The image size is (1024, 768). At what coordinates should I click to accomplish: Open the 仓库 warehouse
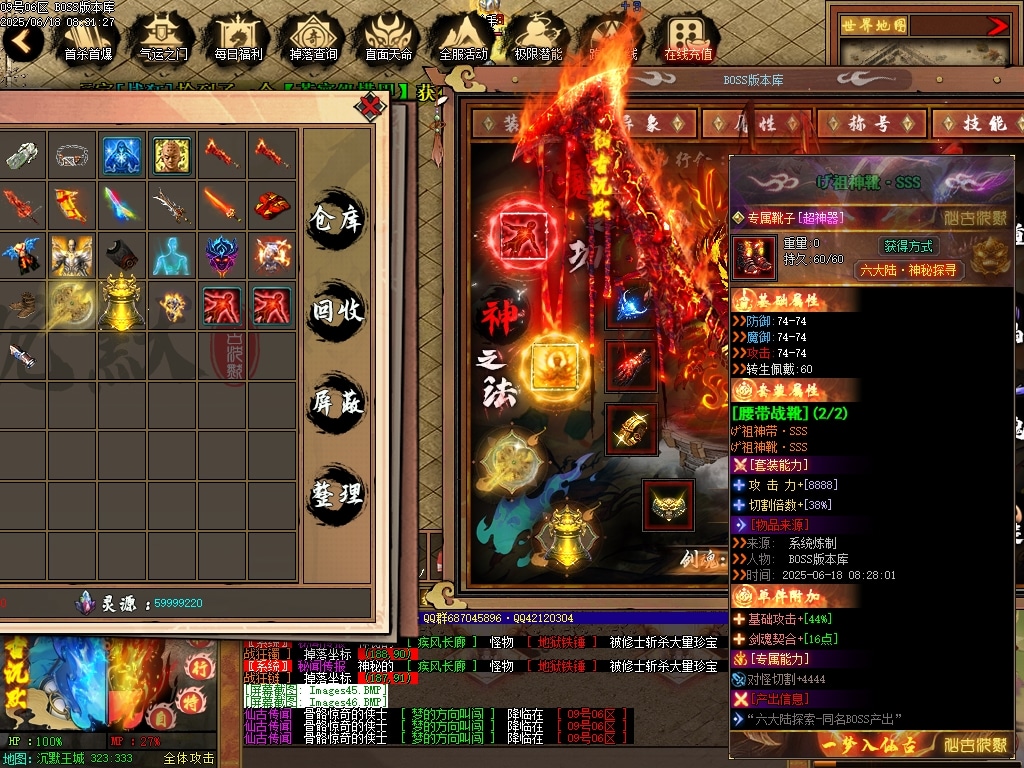pos(336,219)
